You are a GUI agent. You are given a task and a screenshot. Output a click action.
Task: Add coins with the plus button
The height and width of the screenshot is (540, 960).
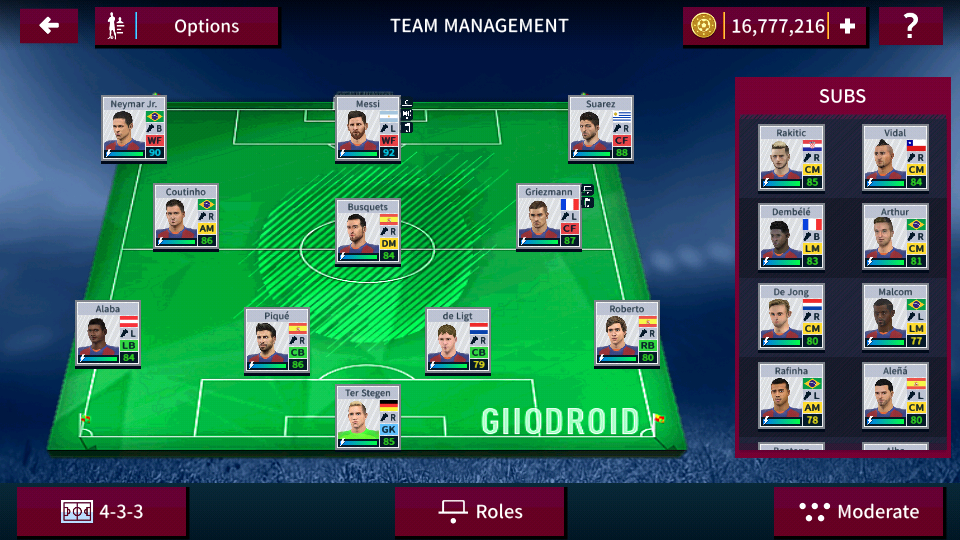pyautogui.click(x=847, y=27)
